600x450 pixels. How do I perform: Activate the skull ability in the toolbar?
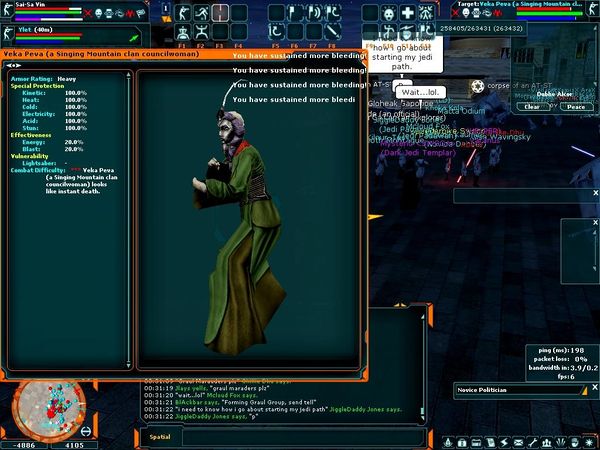pos(388,14)
